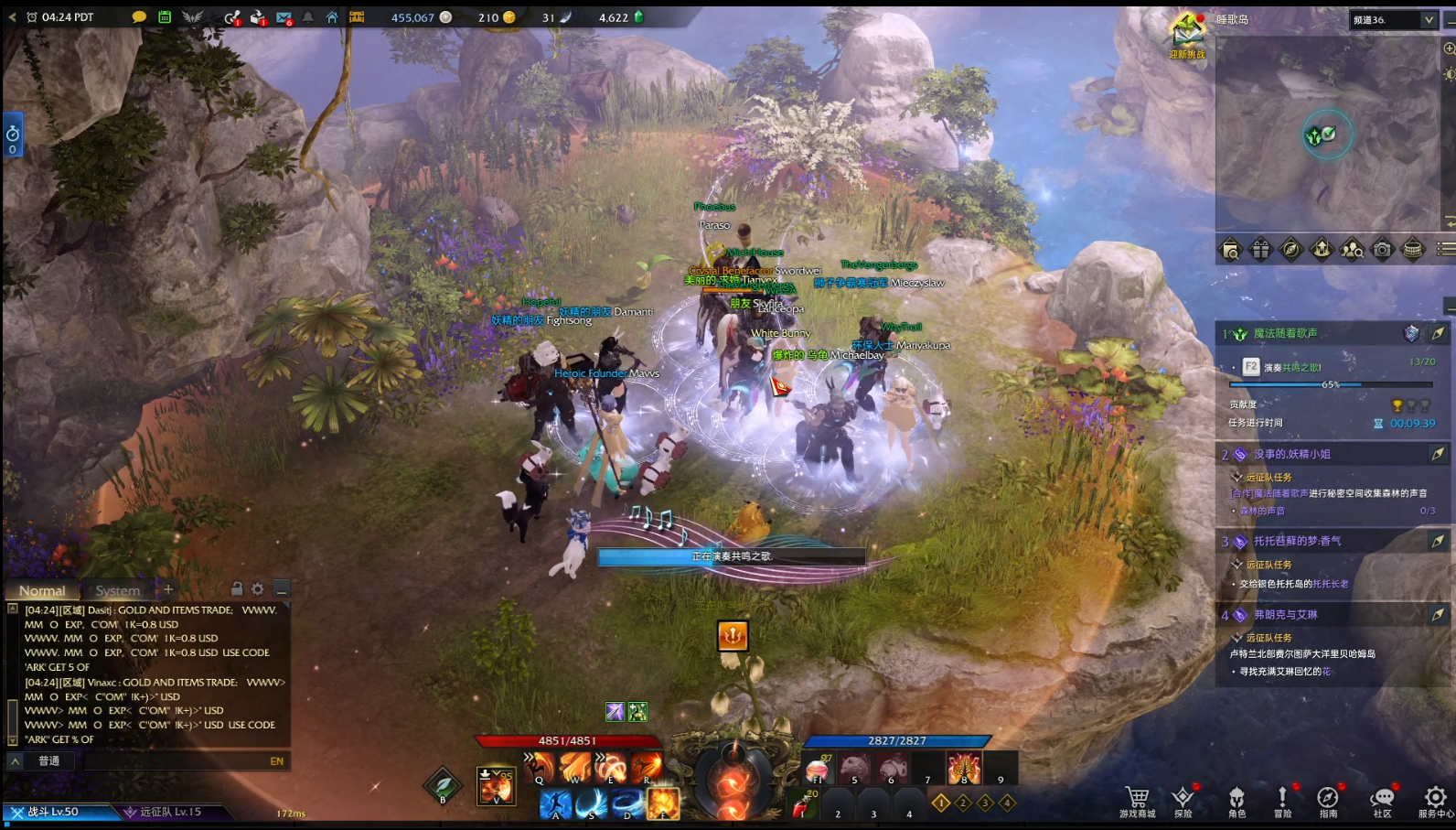Click the chat message input field
Screen dimensions: 1456x830
[174, 760]
